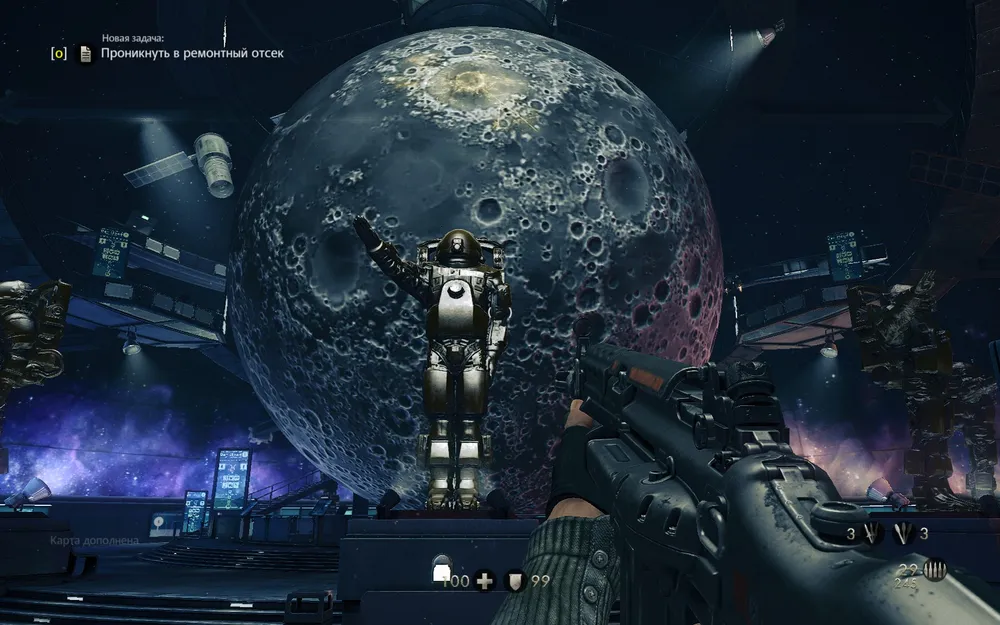The height and width of the screenshot is (625, 1000).
Task: Click the armor shield icon
Action: coord(515,579)
